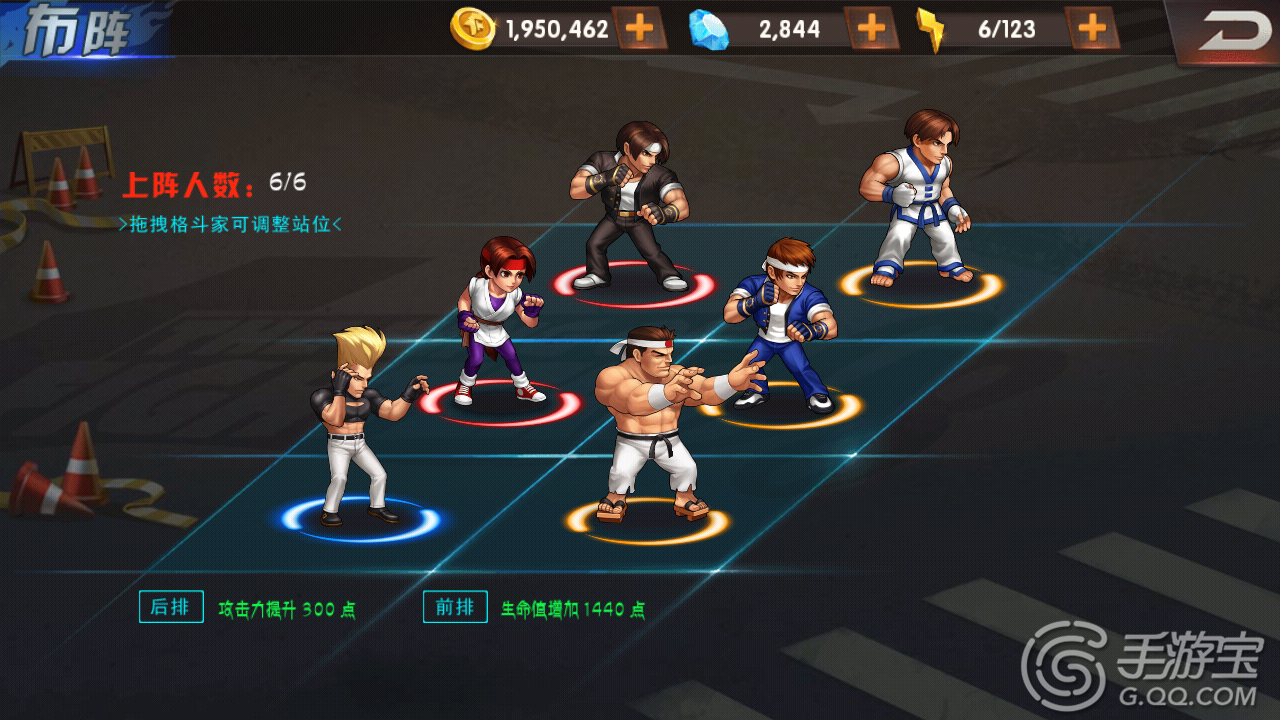Choose the black-jacket fighter on red ring
Image resolution: width=1280 pixels, height=720 pixels.
(630, 205)
